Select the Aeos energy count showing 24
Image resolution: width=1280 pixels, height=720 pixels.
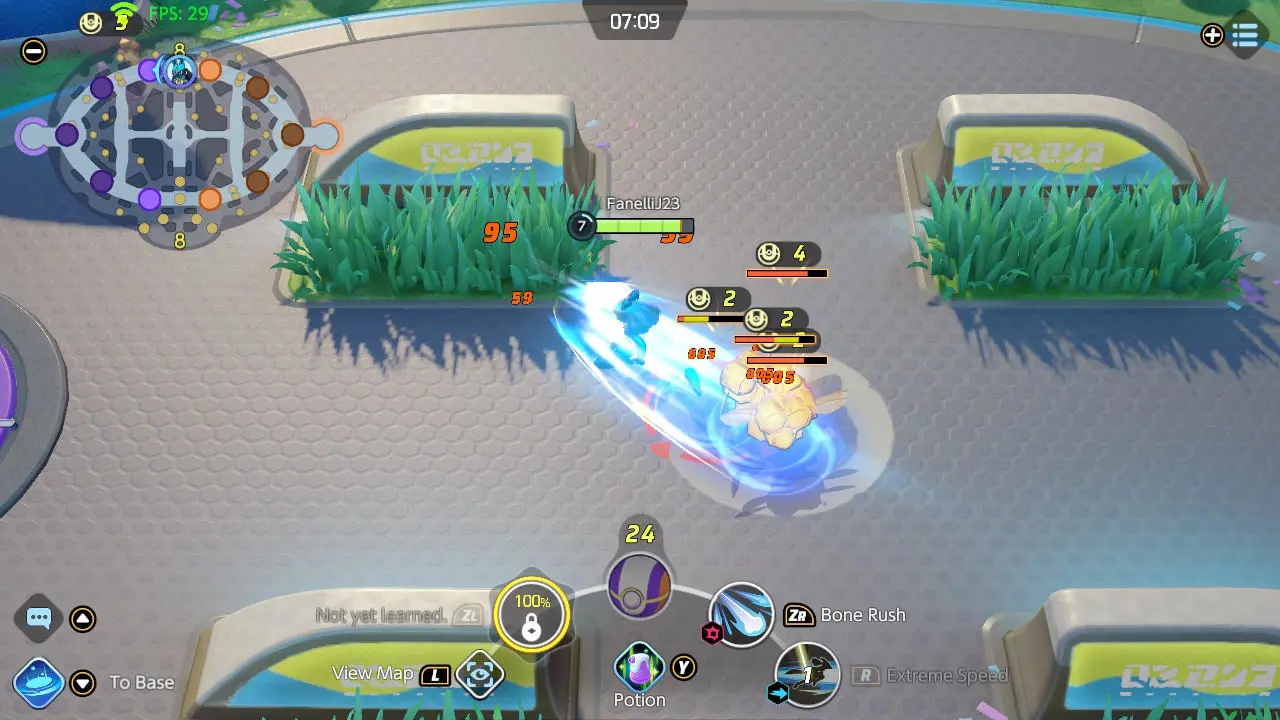click(640, 534)
